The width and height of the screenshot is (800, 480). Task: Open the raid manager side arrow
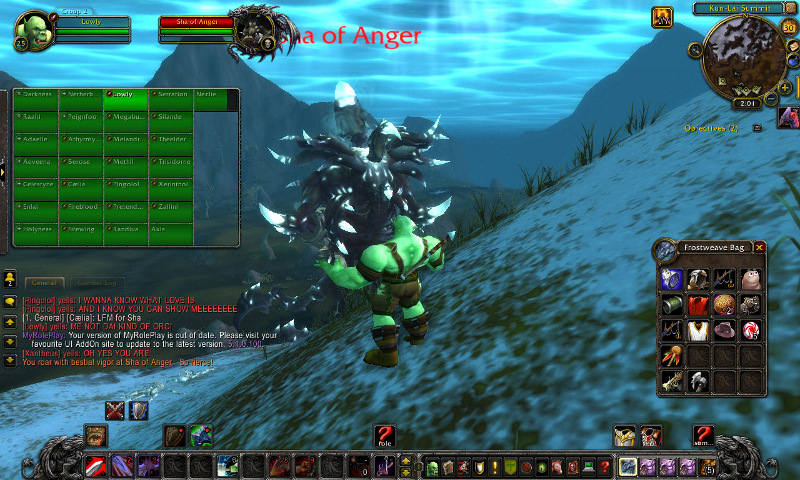(4, 171)
